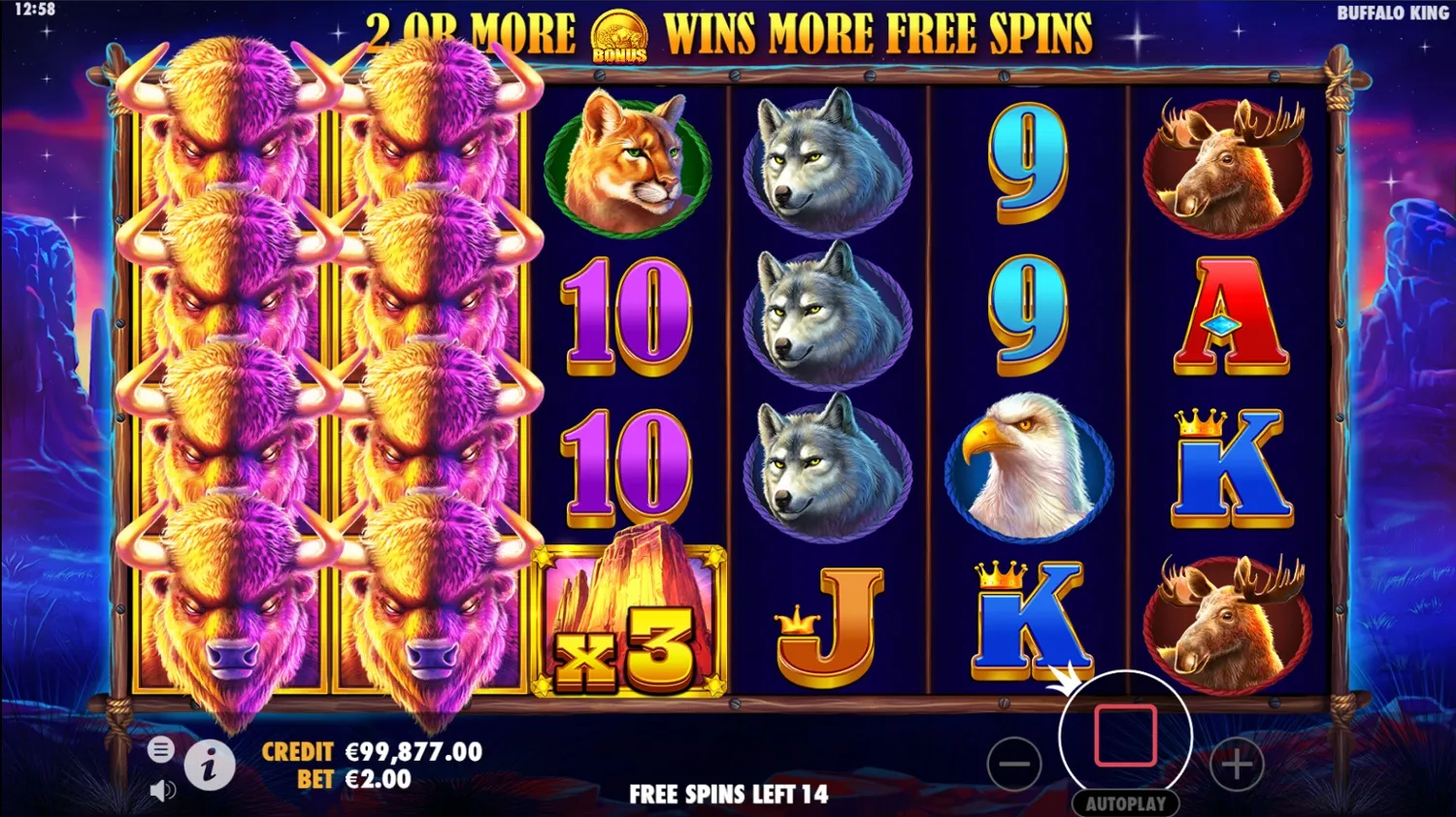
Task: Click the gold Bonus coin in the banner
Action: tap(617, 33)
